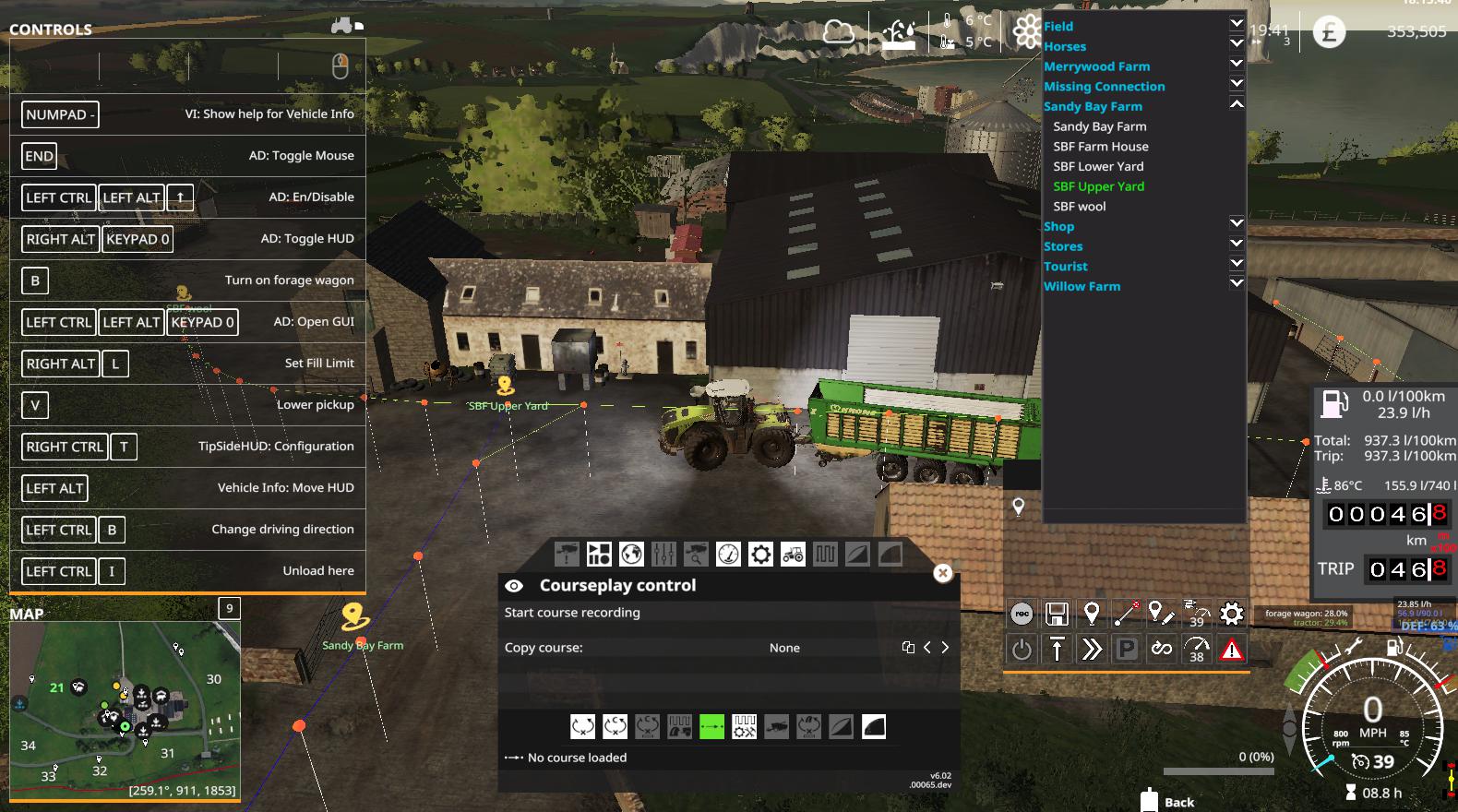The image size is (1458, 812).
Task: Toggle the AutoDrive power button
Action: click(x=1022, y=650)
